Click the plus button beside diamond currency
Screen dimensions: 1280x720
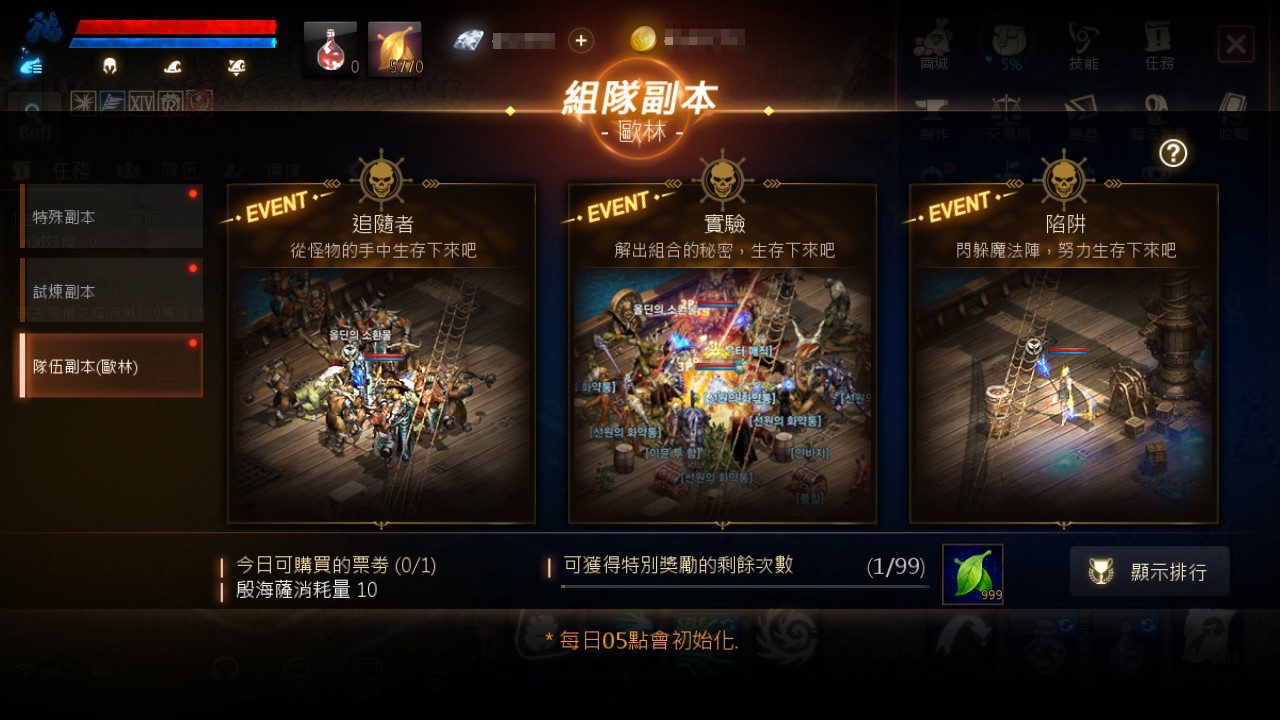coord(579,41)
